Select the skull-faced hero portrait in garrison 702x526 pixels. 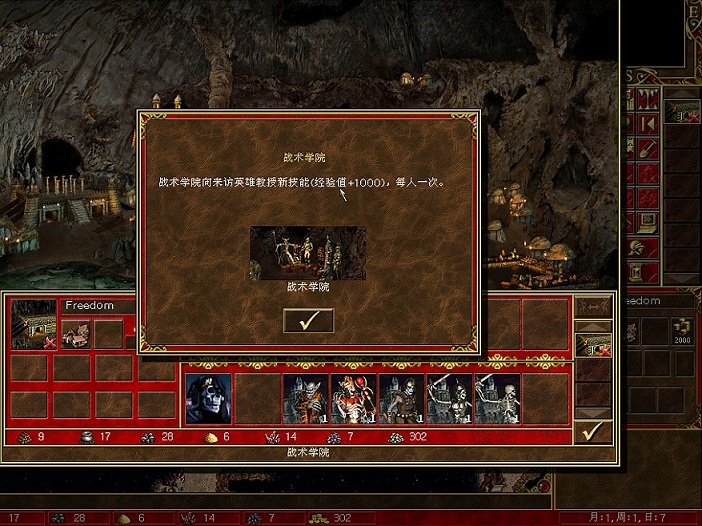click(208, 399)
